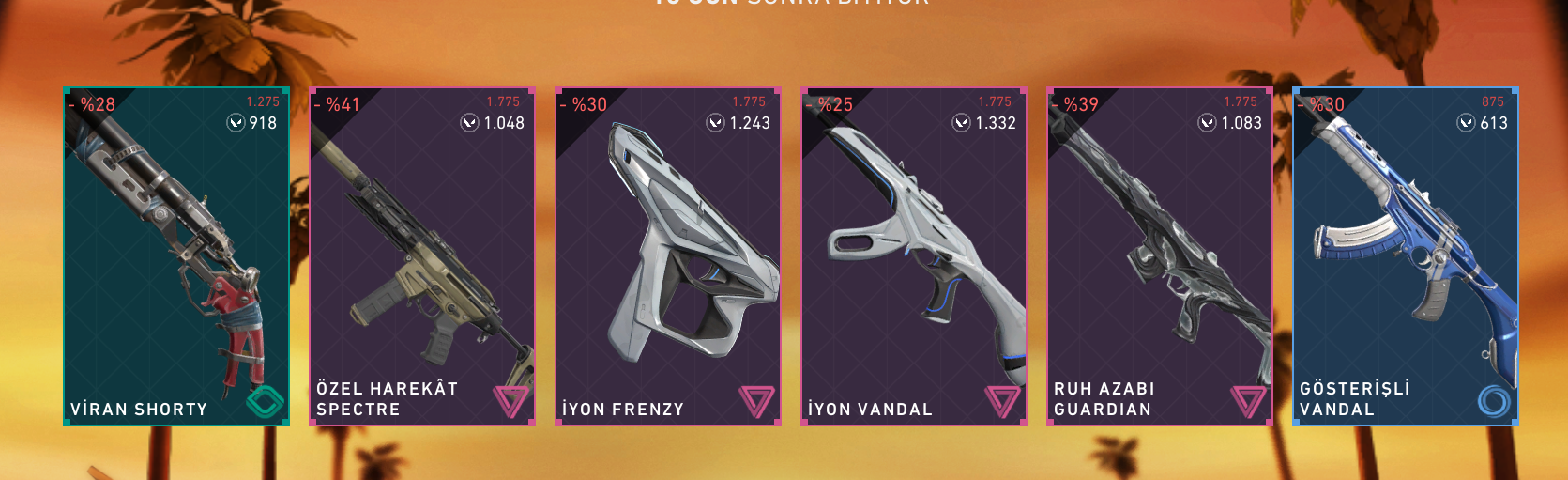
Task: Choose the Özel Harekât Spectre offer
Action: point(422,256)
